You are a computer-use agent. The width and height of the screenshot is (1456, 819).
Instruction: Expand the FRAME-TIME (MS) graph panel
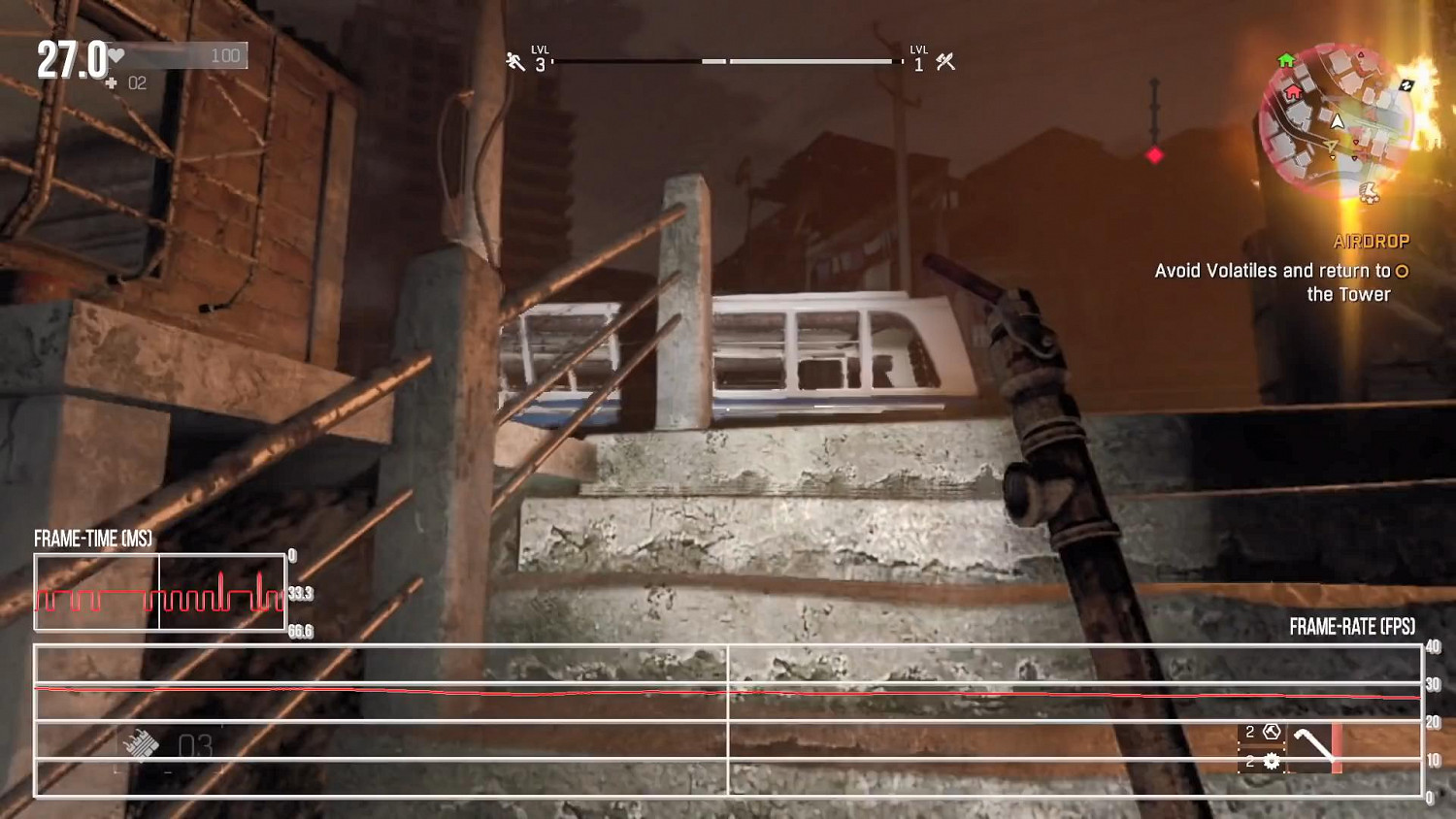(x=158, y=592)
